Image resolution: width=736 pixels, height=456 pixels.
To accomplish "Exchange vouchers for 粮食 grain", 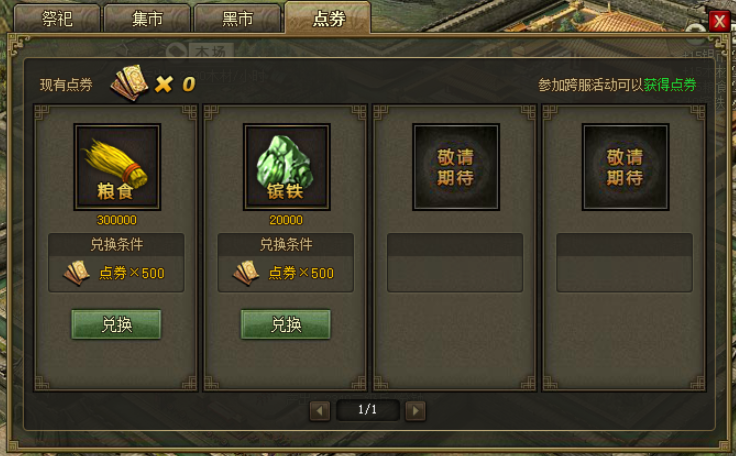I will [116, 324].
